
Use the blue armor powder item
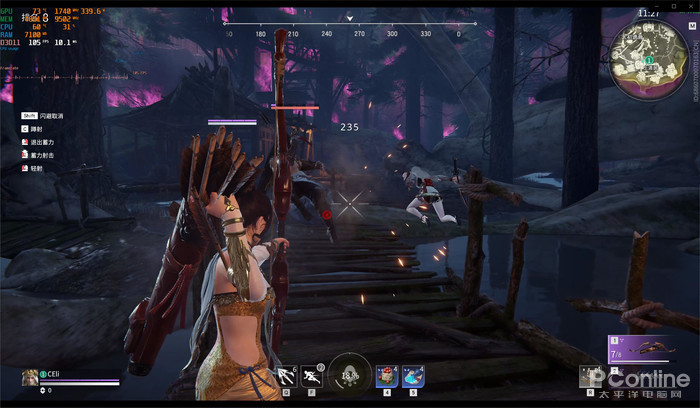coord(413,376)
